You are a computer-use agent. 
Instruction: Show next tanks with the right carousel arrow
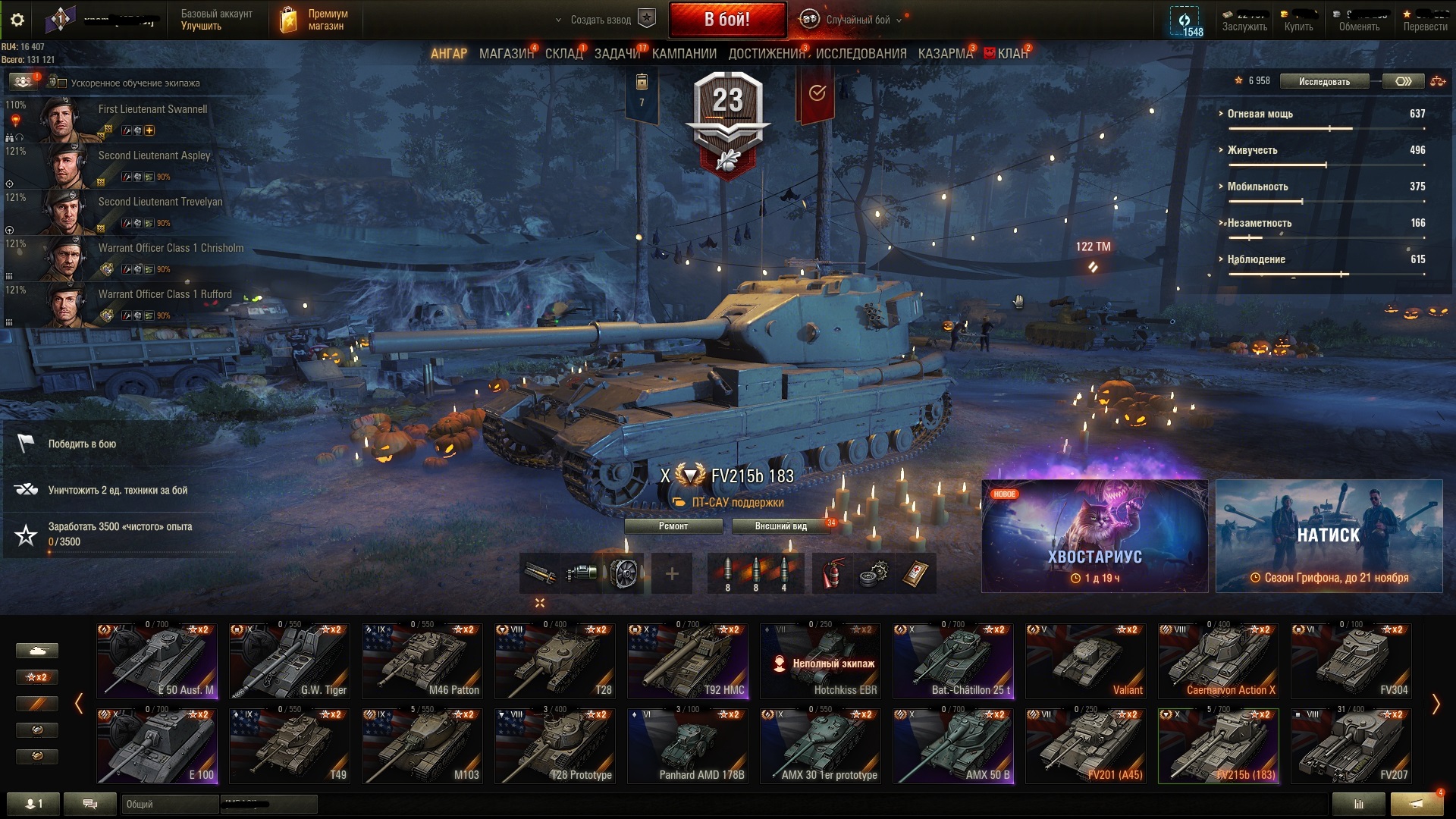click(1436, 704)
